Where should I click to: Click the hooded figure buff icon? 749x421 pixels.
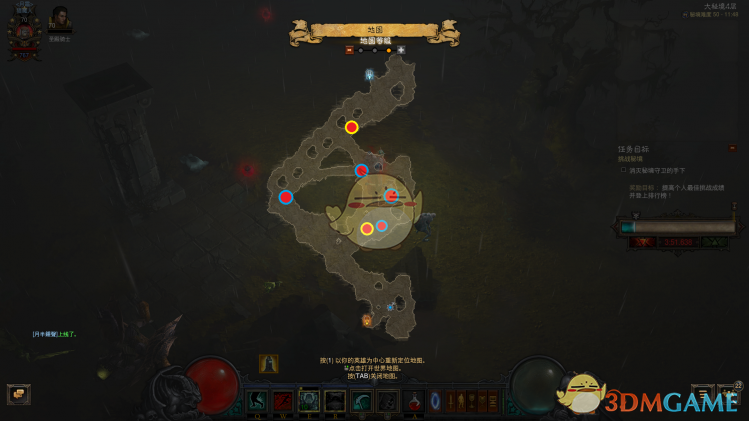(269, 364)
